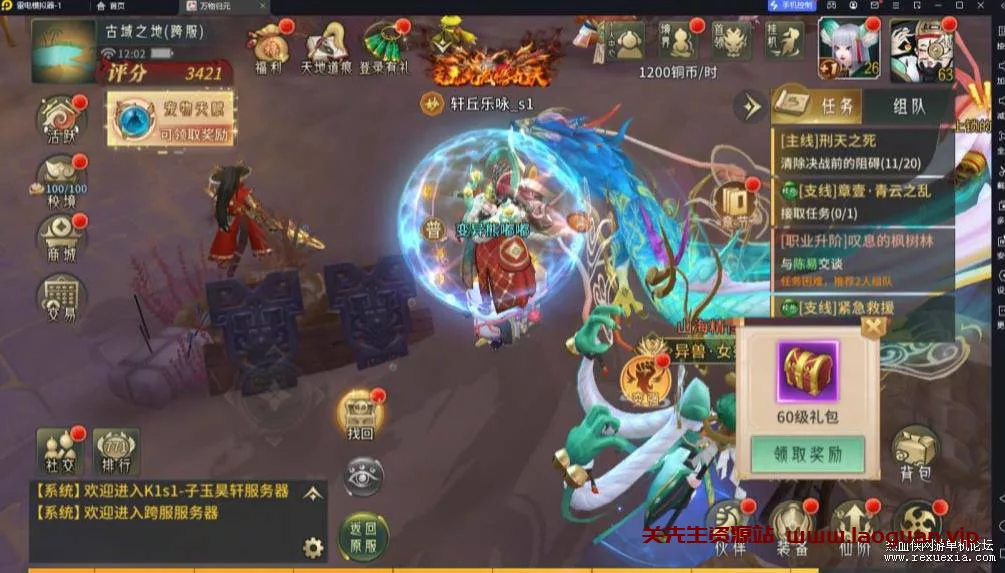The image size is (1005, 573).
Task: Open the 活跃 activity icon
Action: click(61, 122)
